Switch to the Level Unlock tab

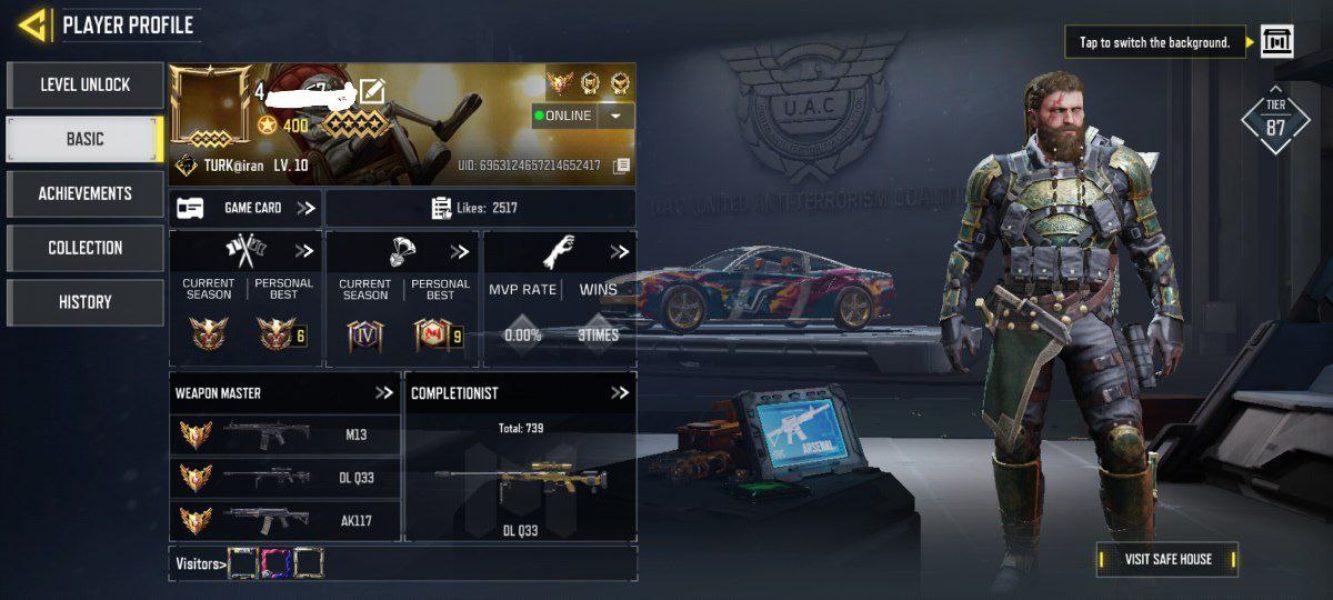click(x=85, y=85)
